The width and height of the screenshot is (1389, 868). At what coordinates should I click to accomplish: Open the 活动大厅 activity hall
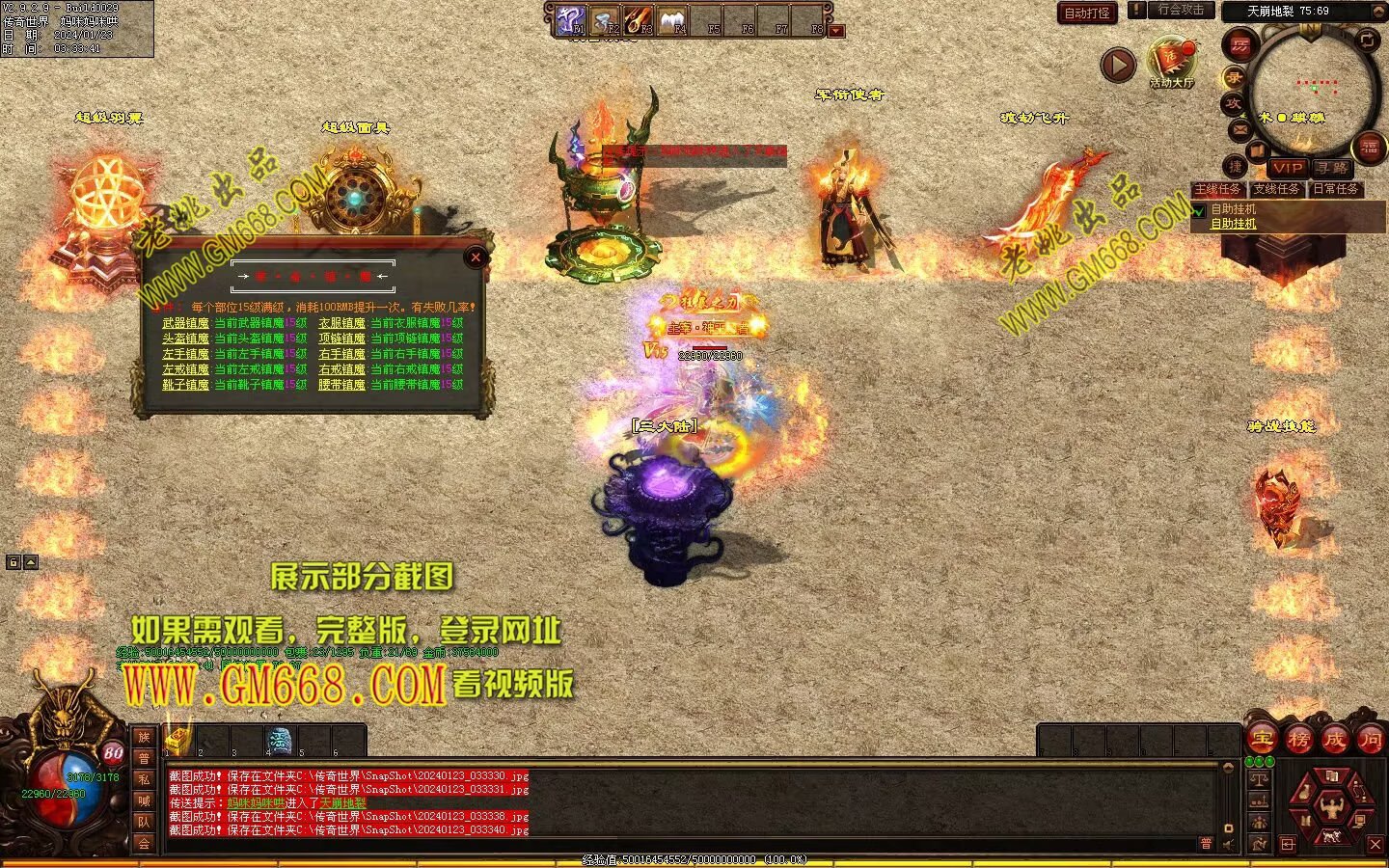[1171, 64]
